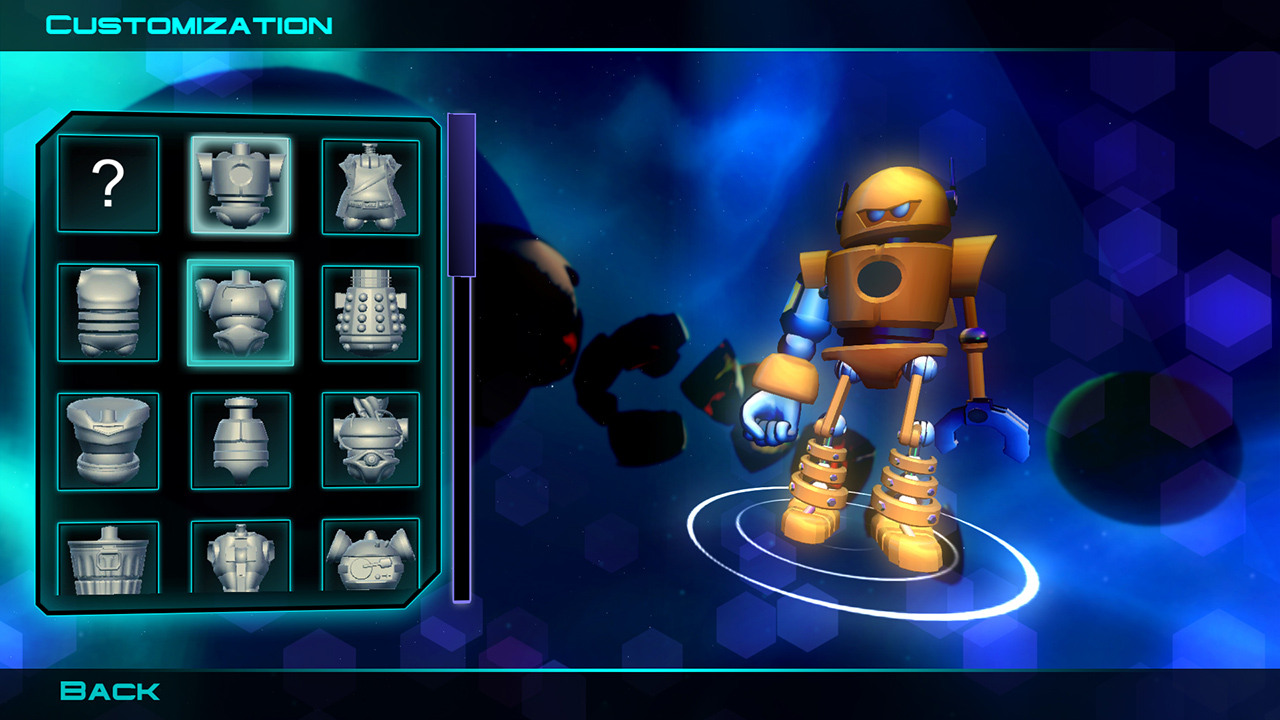This screenshot has height=720, width=1280.
Task: Click the purple scrollbar handle
Action: click(x=460, y=195)
